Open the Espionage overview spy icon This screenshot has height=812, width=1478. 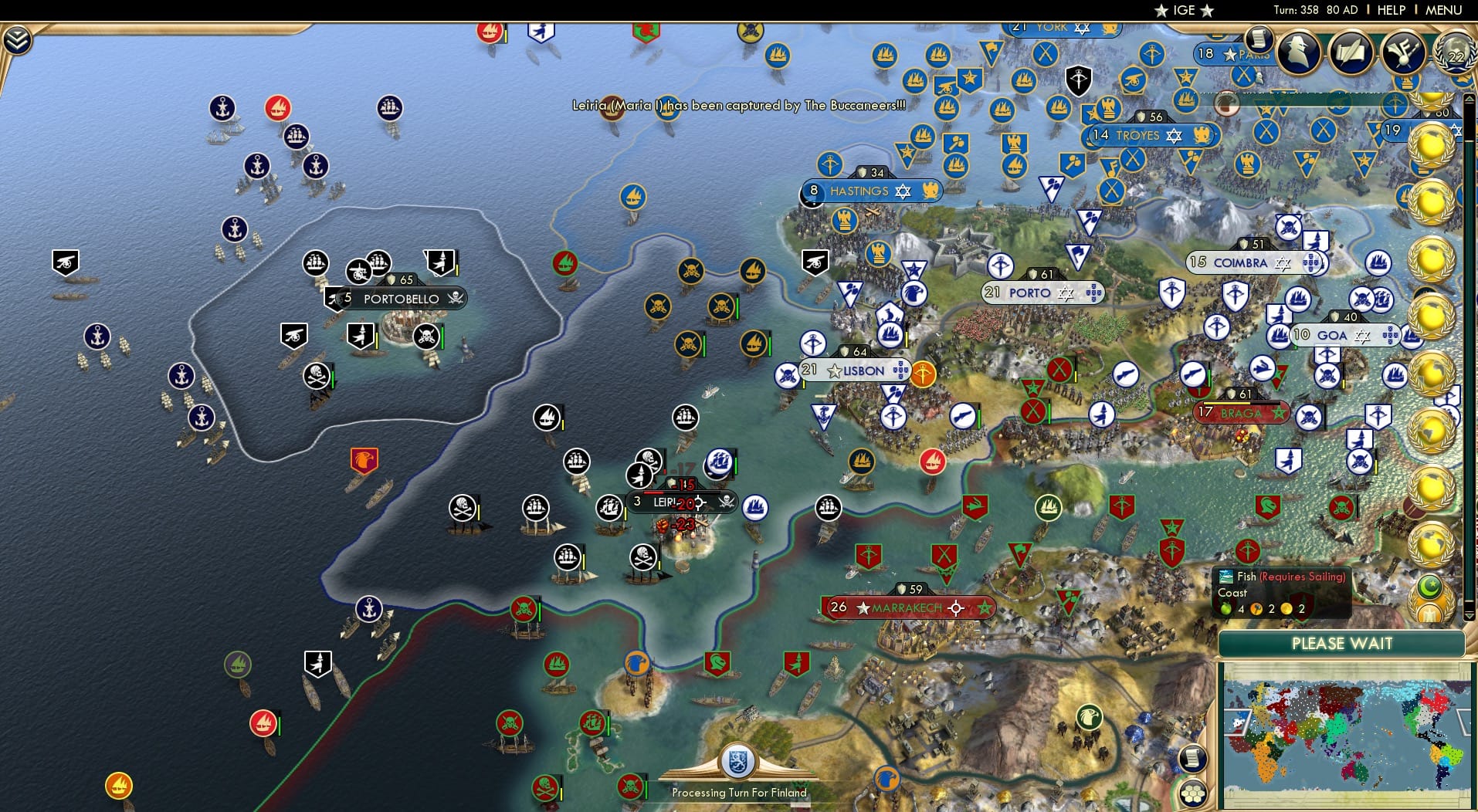point(1298,52)
